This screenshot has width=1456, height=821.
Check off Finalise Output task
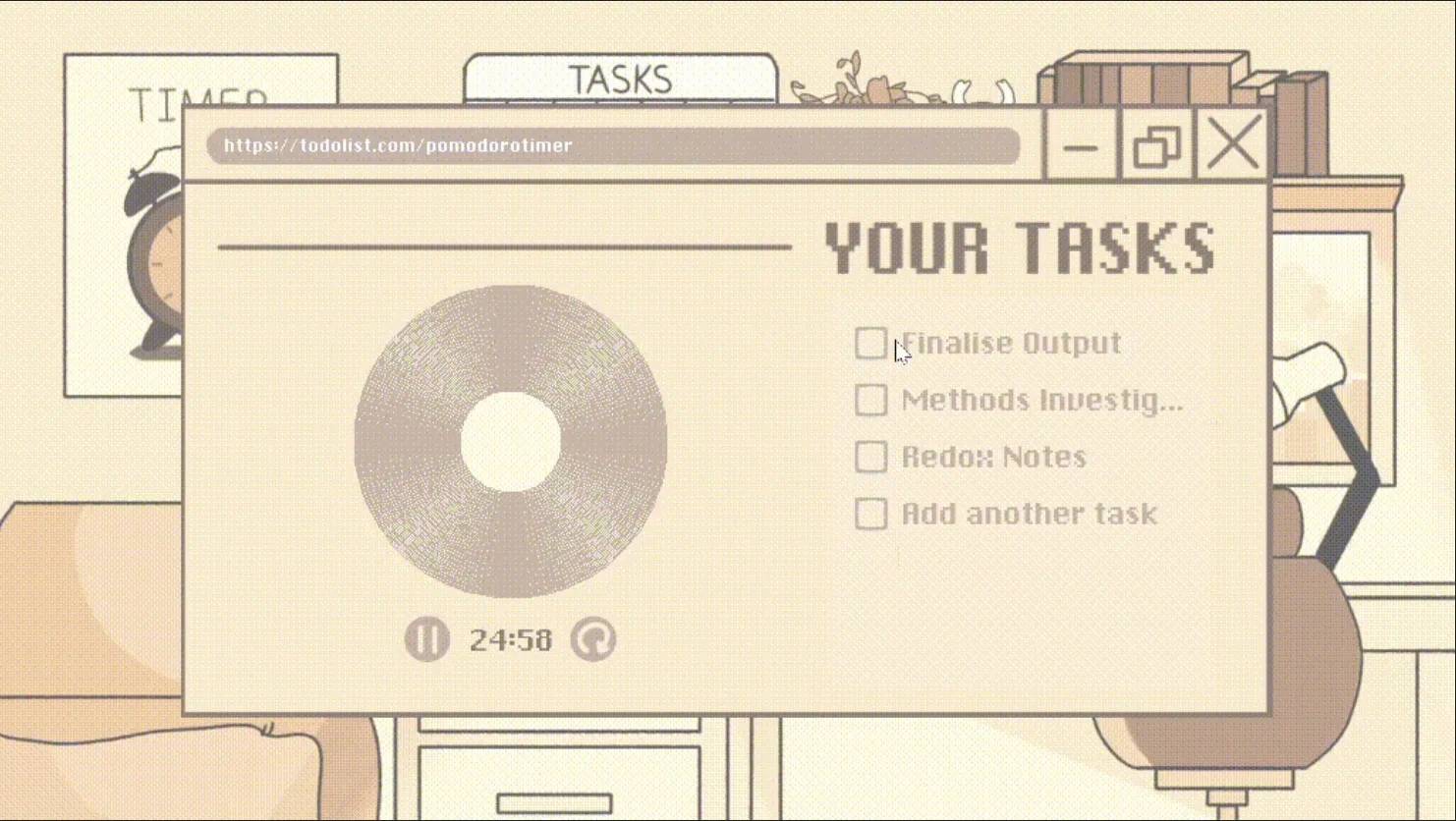870,343
